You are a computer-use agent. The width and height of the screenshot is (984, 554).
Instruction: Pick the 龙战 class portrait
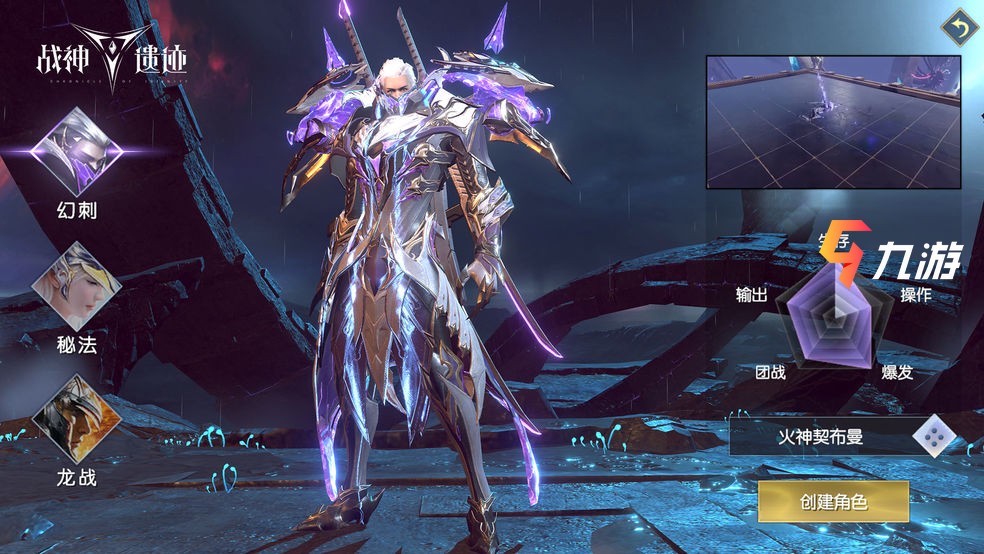(x=76, y=417)
